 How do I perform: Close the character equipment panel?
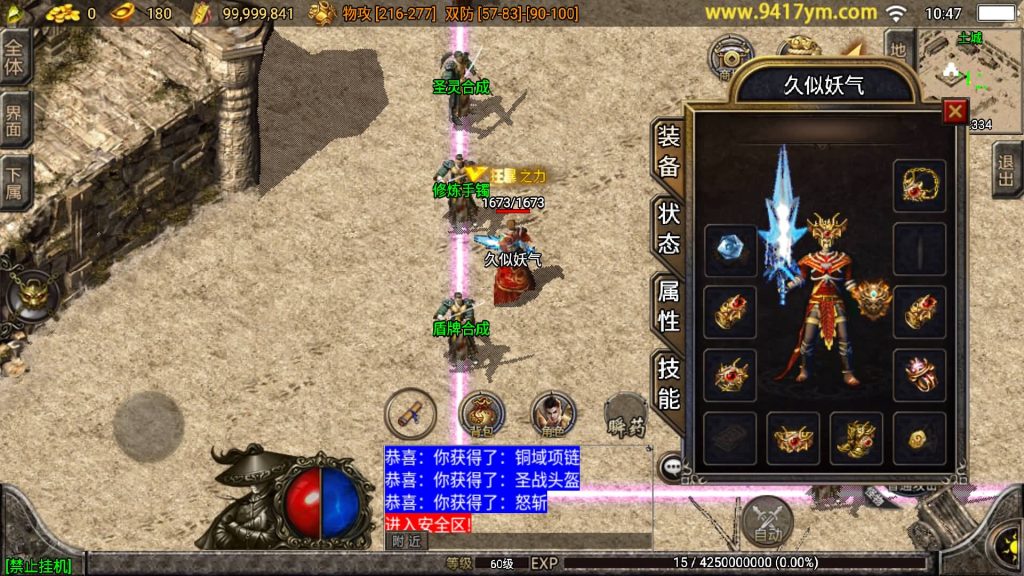click(955, 111)
